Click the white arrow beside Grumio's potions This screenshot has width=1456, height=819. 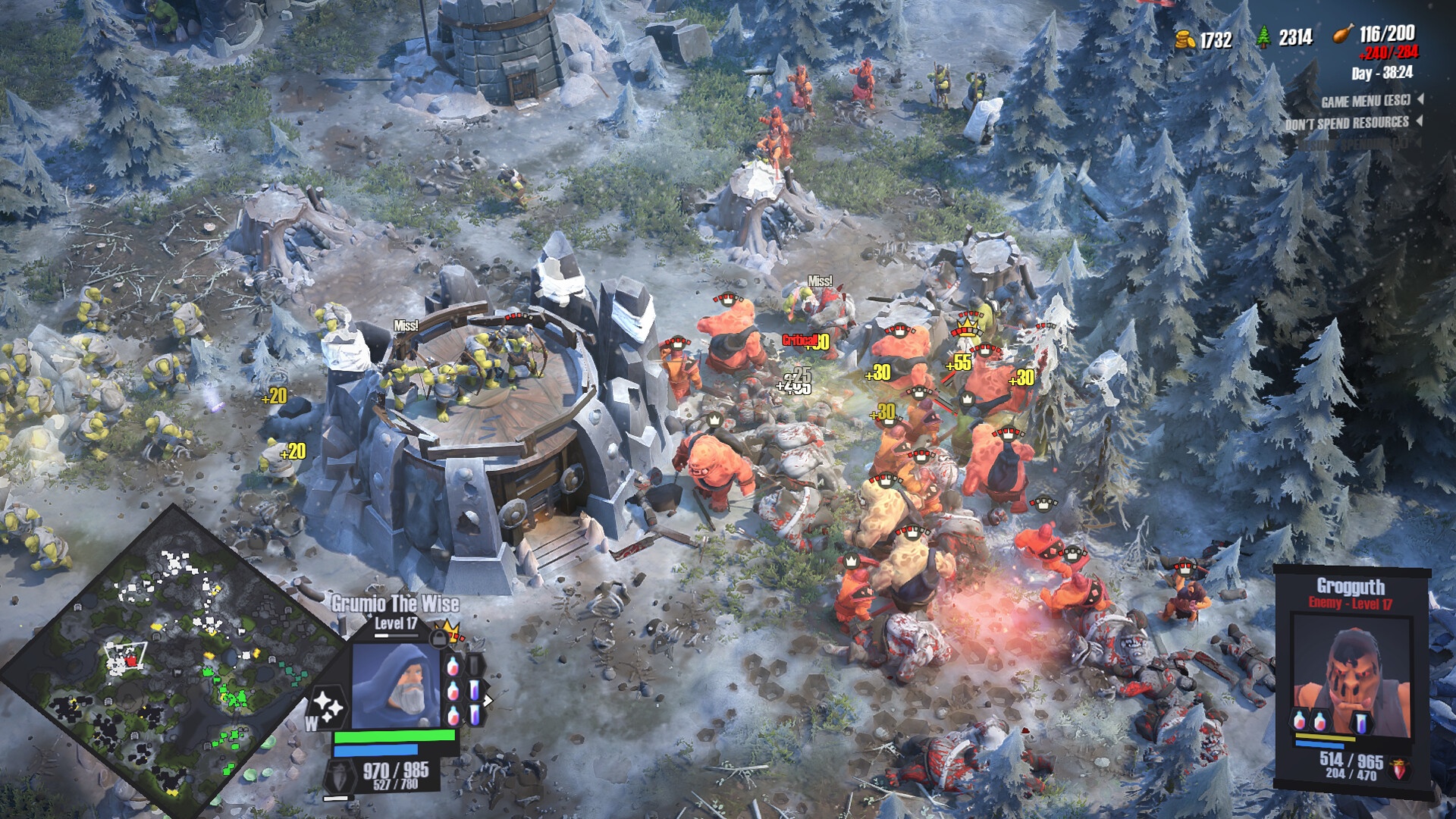pos(488,700)
